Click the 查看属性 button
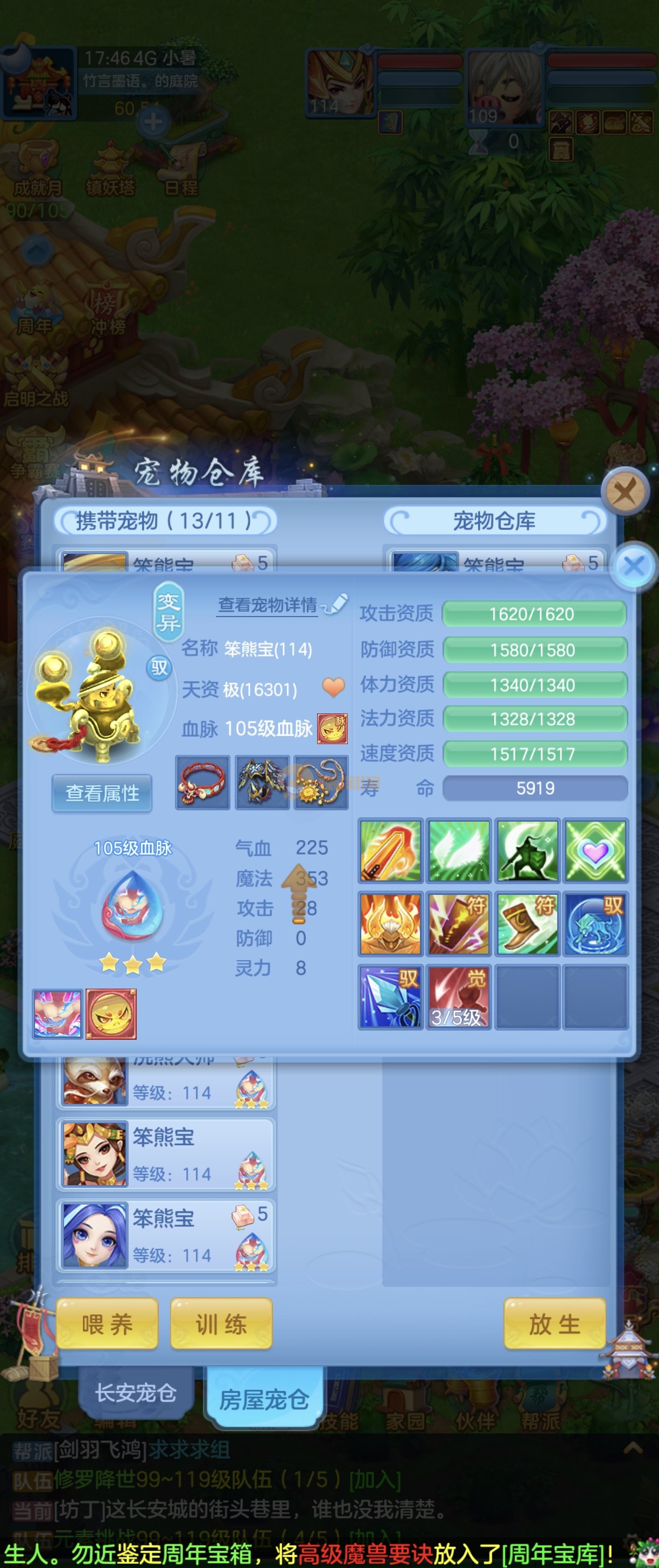This screenshot has height=1568, width=659. point(102,793)
